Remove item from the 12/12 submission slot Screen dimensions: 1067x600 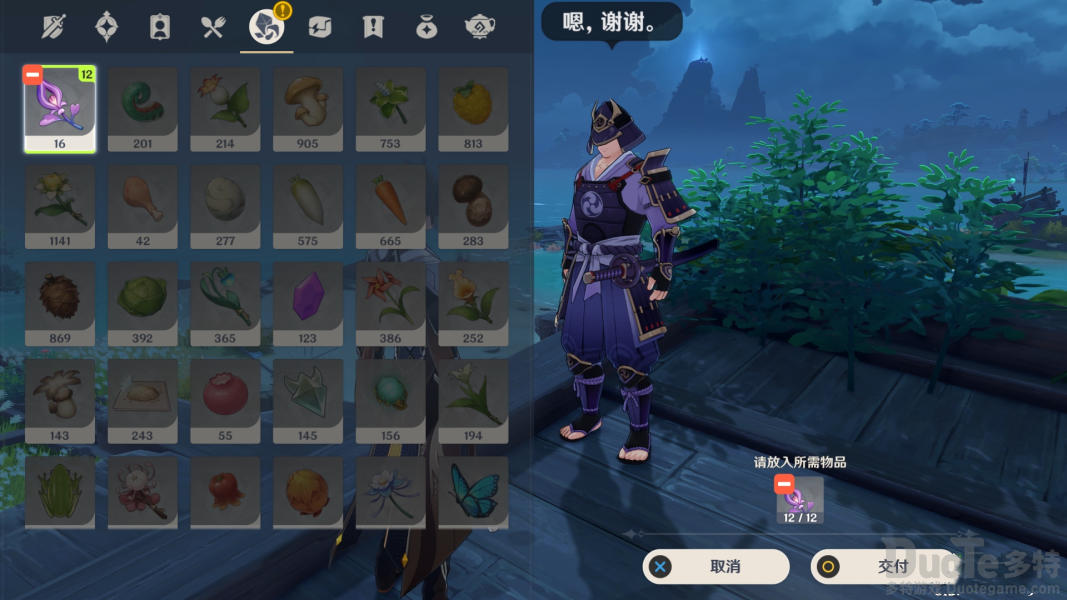[x=784, y=485]
